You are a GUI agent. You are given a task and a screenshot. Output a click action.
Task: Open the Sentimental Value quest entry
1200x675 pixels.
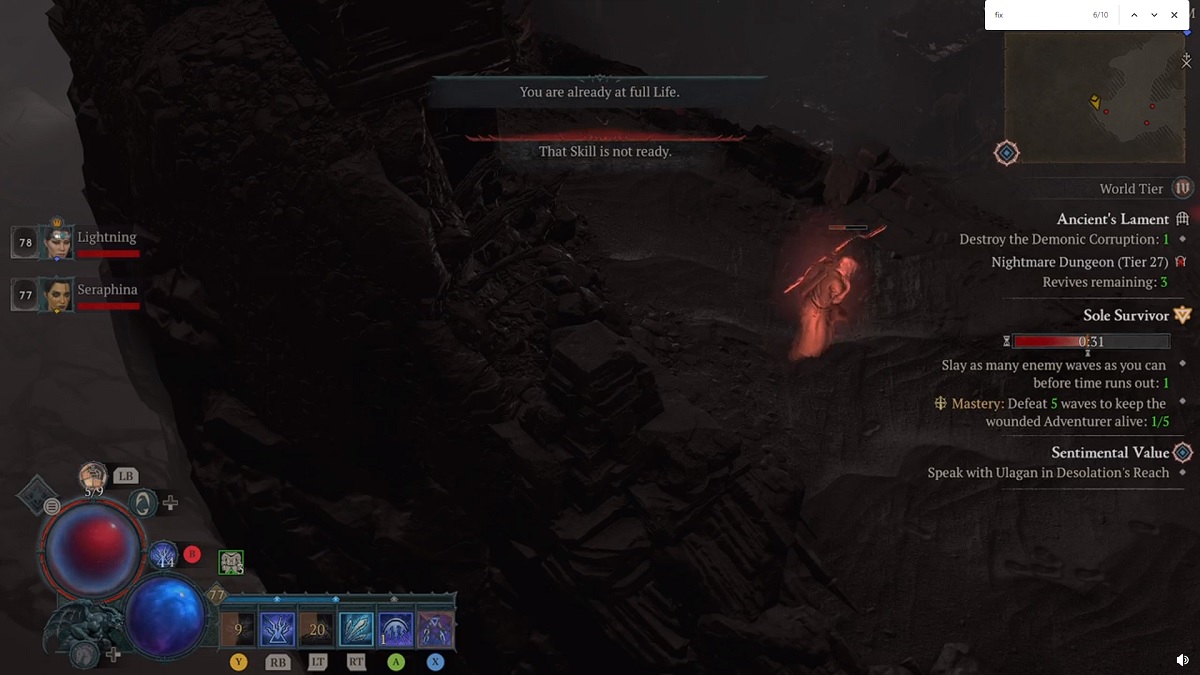coord(1109,453)
